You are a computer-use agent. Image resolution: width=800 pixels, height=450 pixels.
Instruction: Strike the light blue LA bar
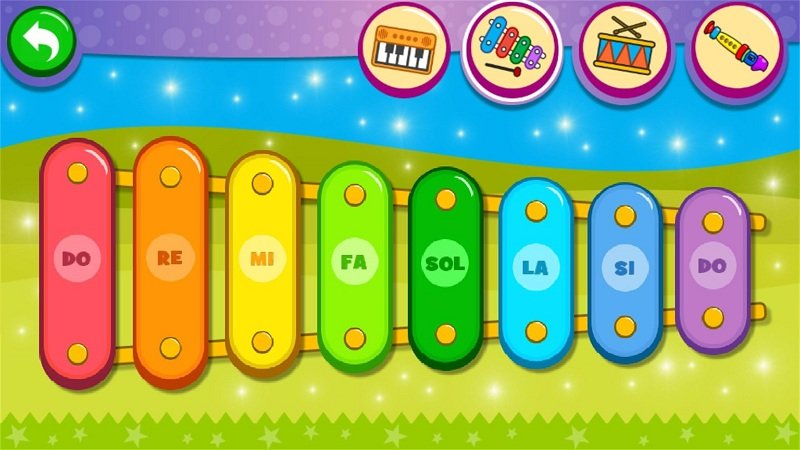(536, 267)
